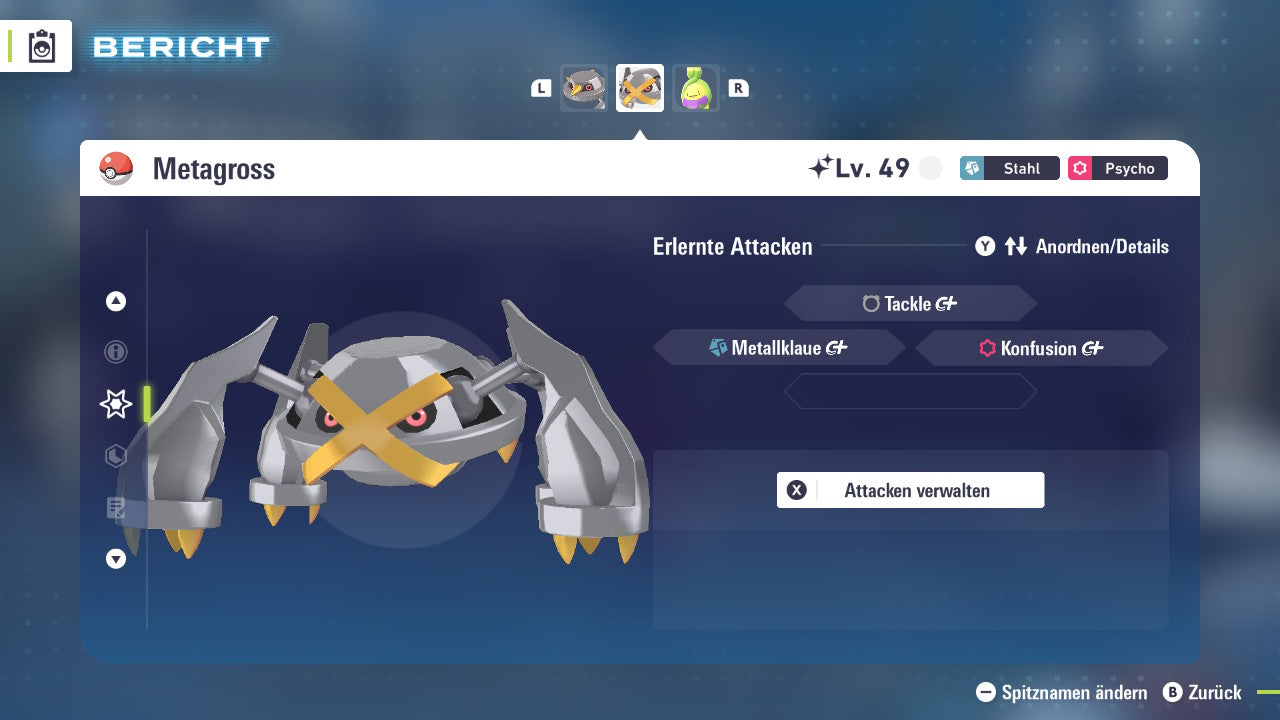Select the Tackle move
Image resolution: width=1280 pixels, height=720 pixels.
910,303
